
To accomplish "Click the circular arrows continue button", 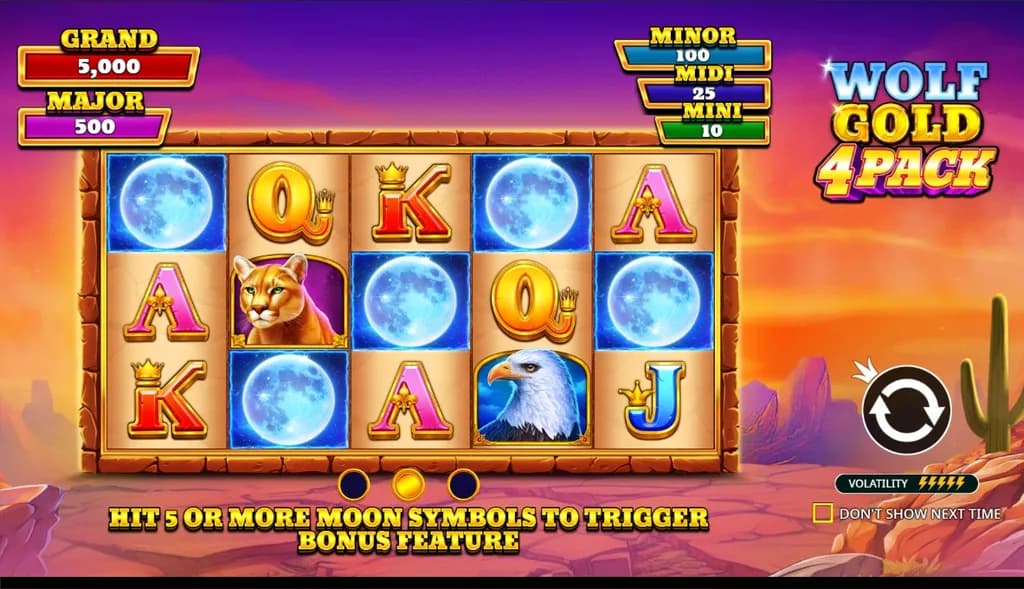I will [906, 409].
